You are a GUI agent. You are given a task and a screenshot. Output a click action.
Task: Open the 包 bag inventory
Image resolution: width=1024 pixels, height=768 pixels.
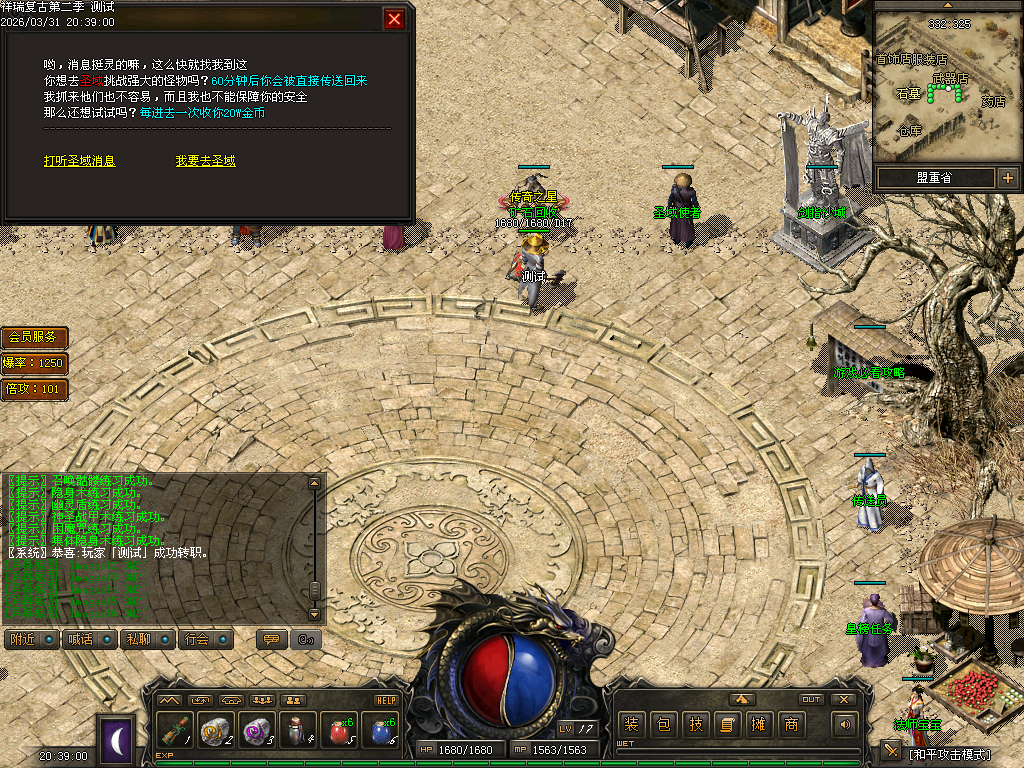(x=663, y=725)
